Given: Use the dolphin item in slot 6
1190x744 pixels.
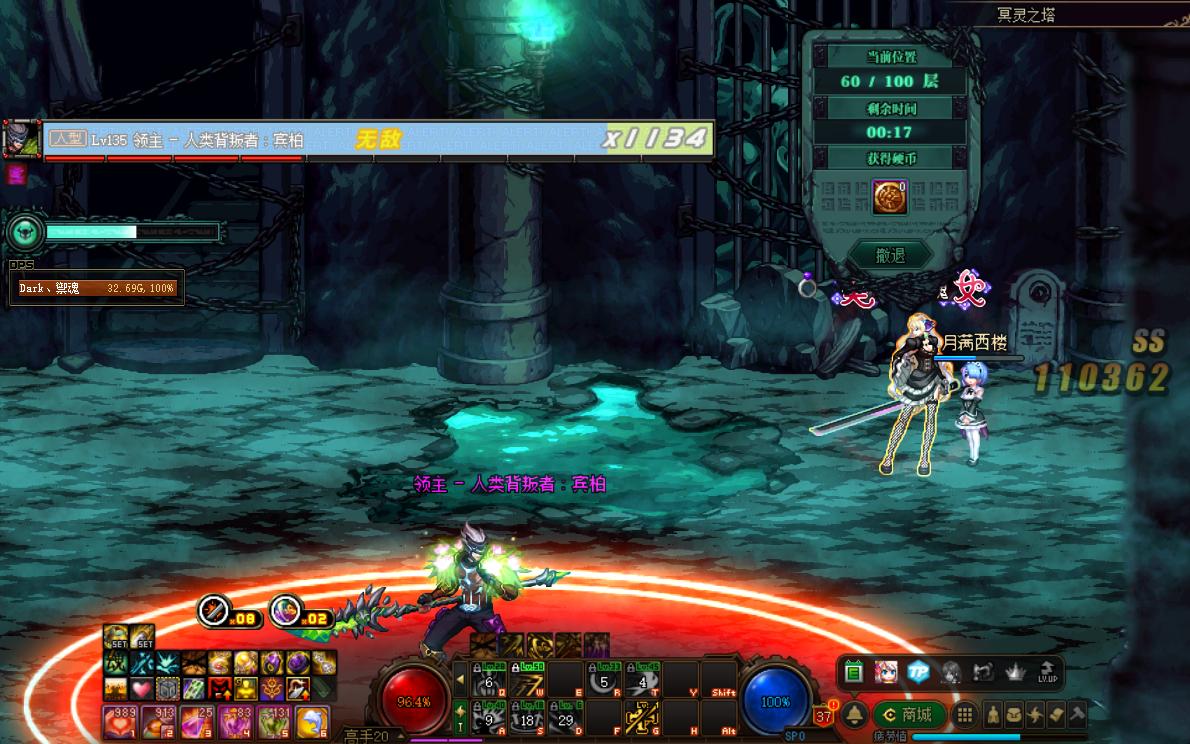Looking at the screenshot, I should pyautogui.click(x=311, y=720).
